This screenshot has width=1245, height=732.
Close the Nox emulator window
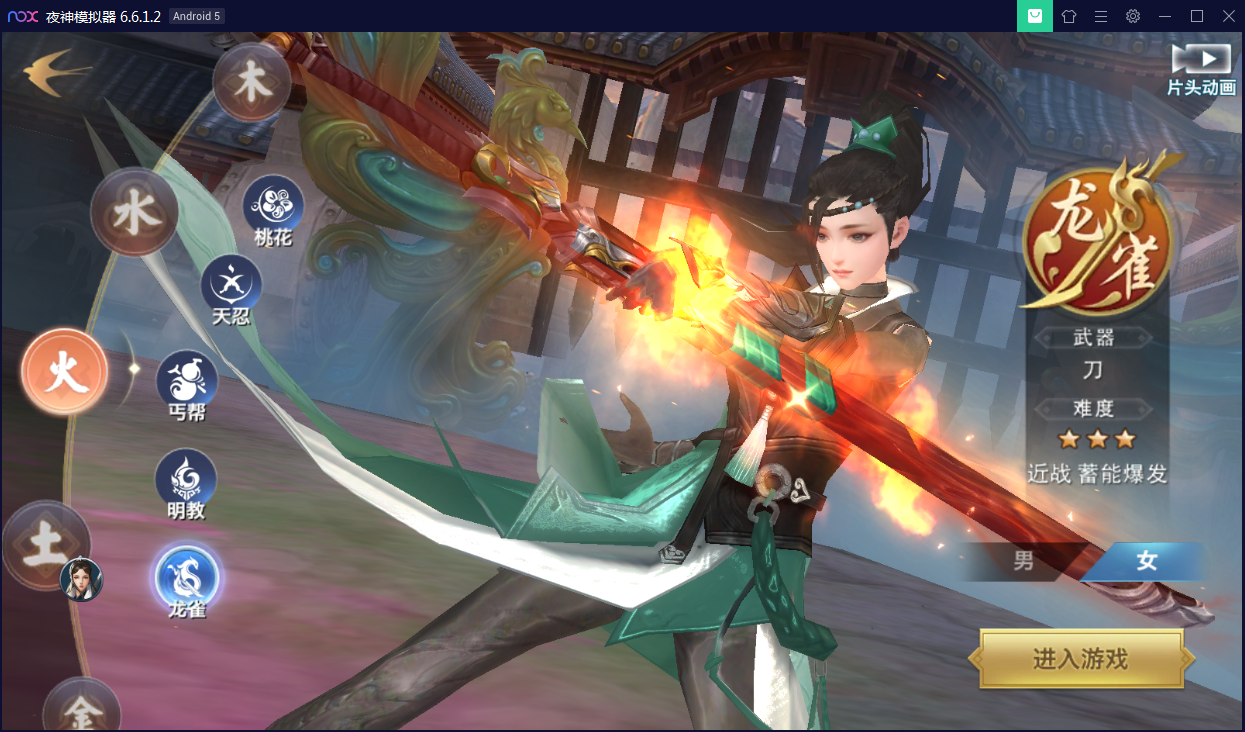click(1229, 16)
